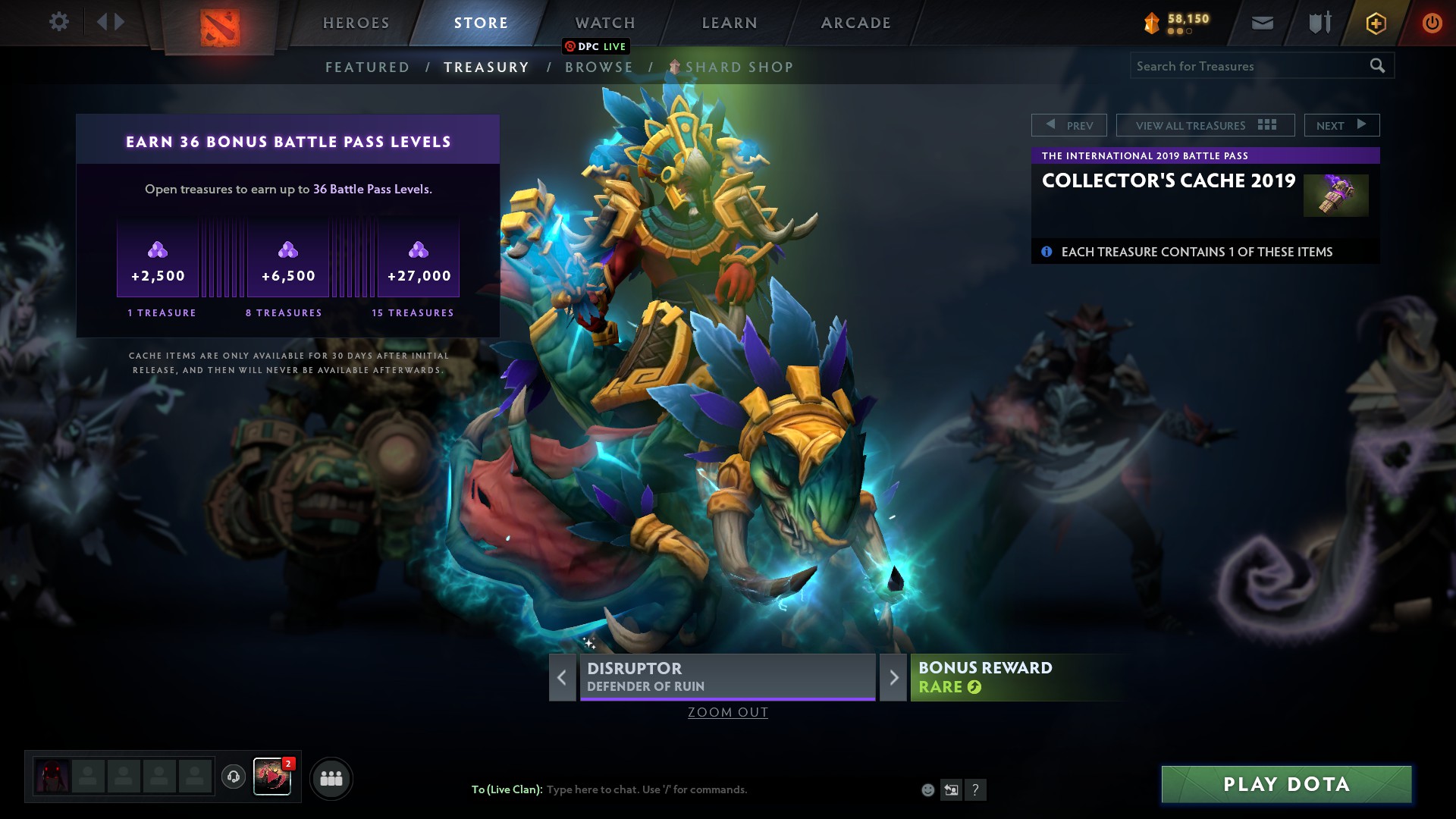Start matchmaking with Play Dota
This screenshot has width=1456, height=819.
click(x=1286, y=784)
